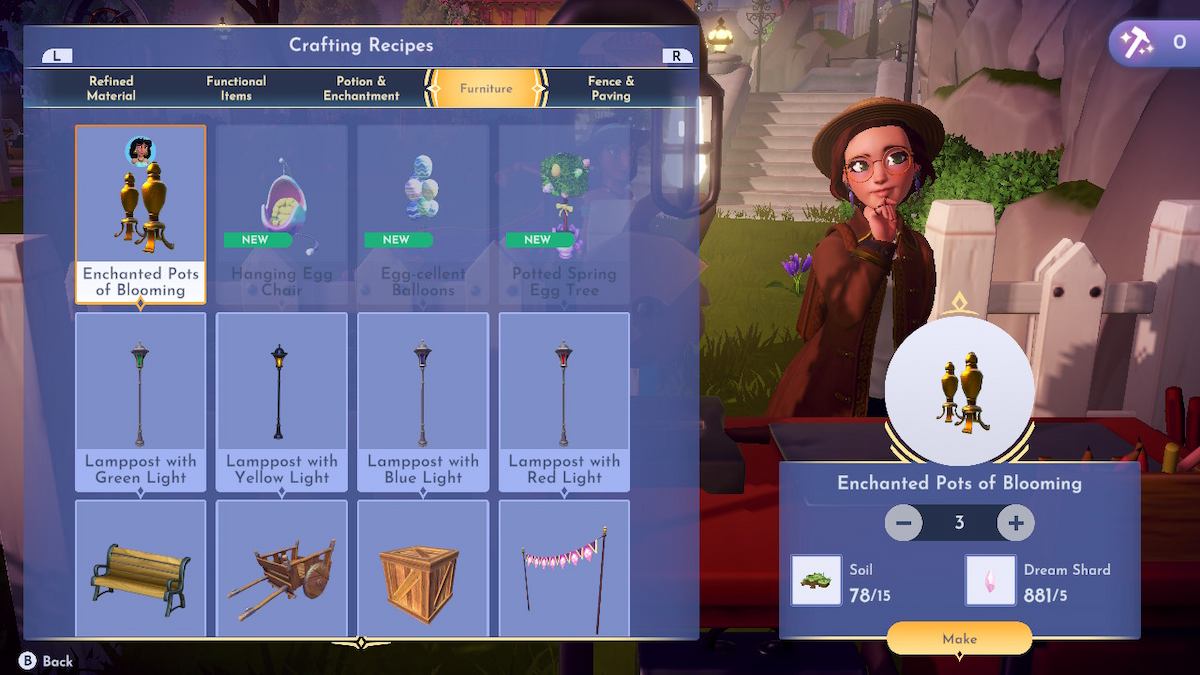Select Lamppost with Yellow Light

[x=282, y=402]
